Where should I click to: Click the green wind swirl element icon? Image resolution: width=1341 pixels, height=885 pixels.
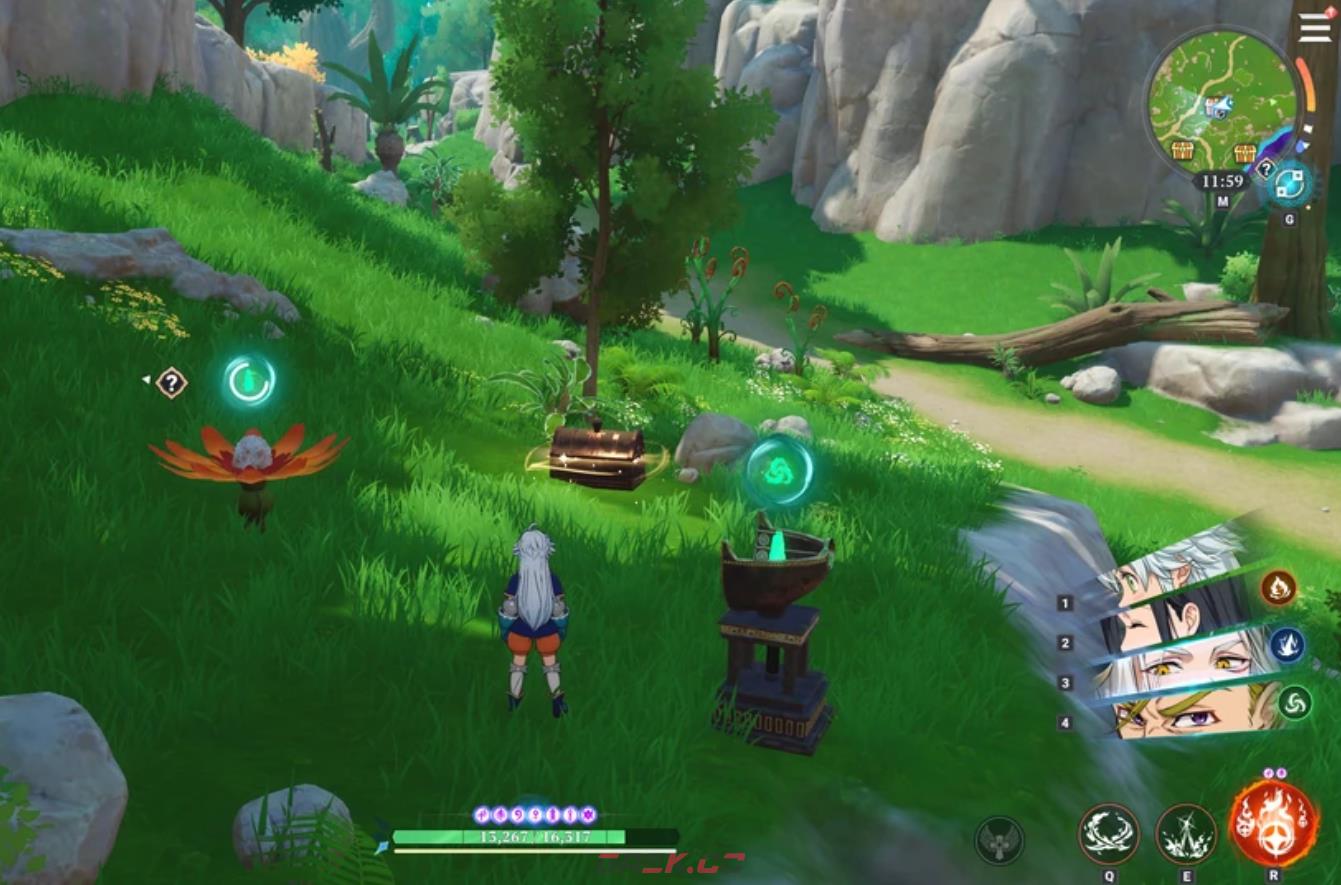pos(1295,702)
